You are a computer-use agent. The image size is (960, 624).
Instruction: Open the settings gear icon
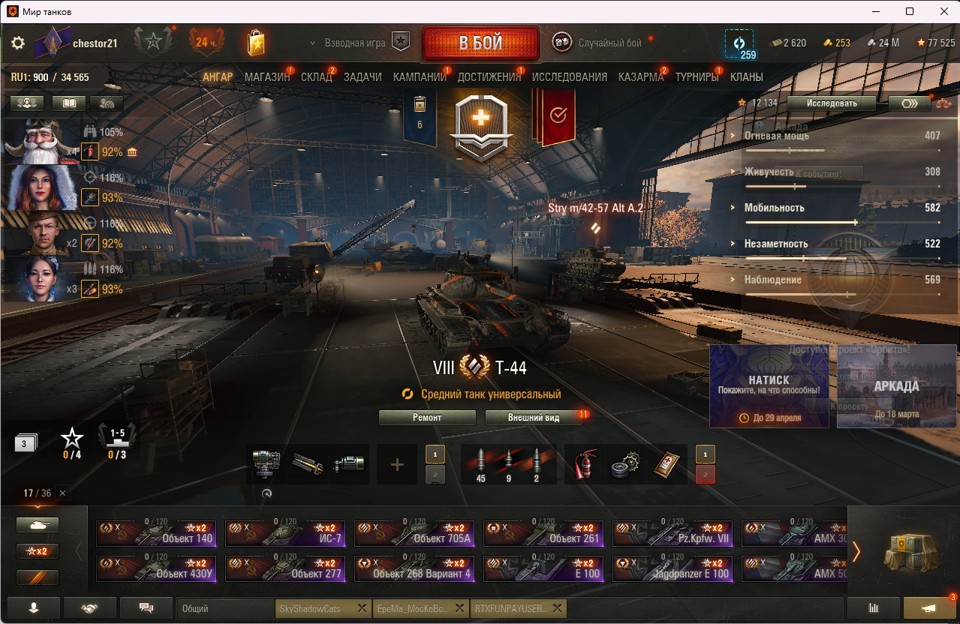(18, 43)
